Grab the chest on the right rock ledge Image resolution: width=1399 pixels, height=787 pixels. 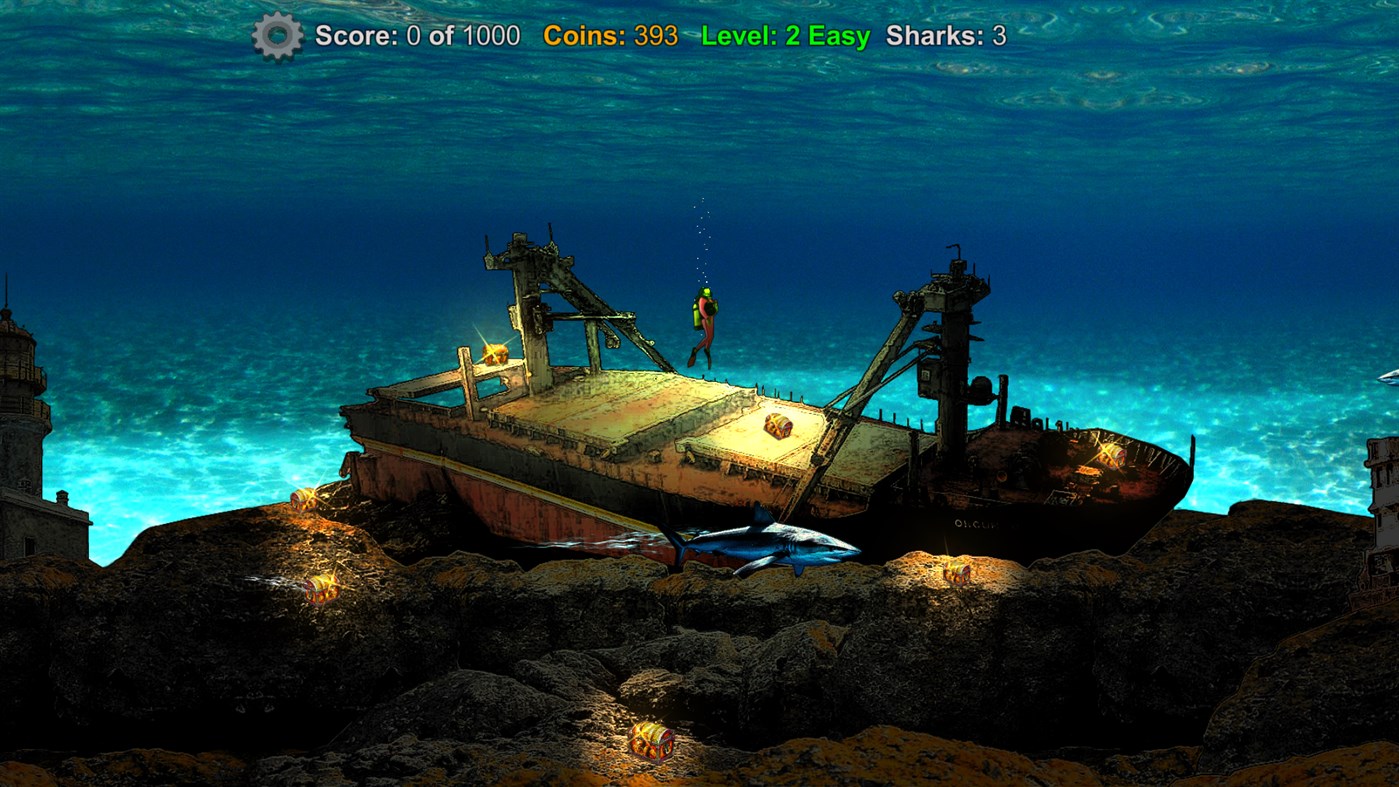click(x=957, y=574)
